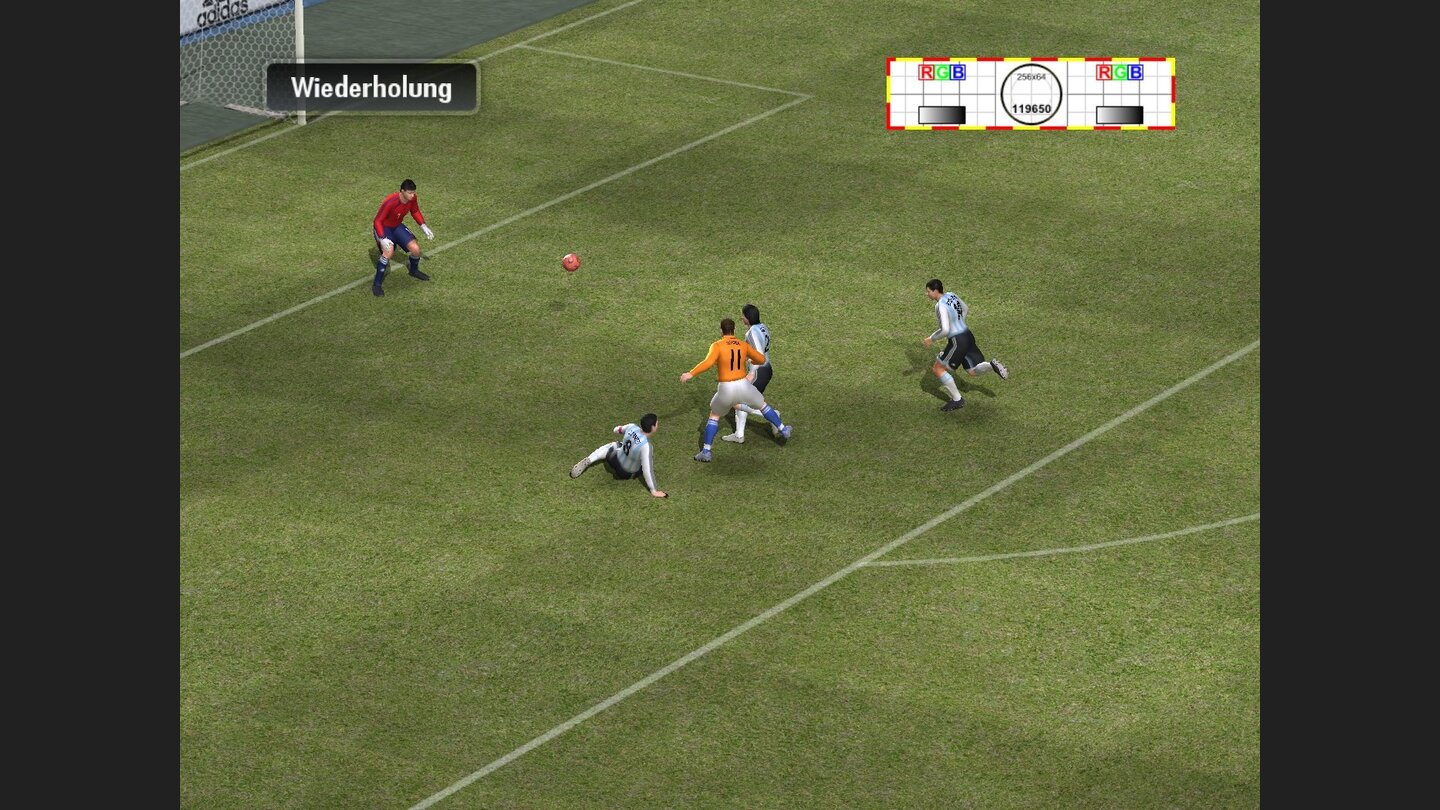Select the blue B swatch icon
The width and height of the screenshot is (1440, 810).
tap(958, 73)
